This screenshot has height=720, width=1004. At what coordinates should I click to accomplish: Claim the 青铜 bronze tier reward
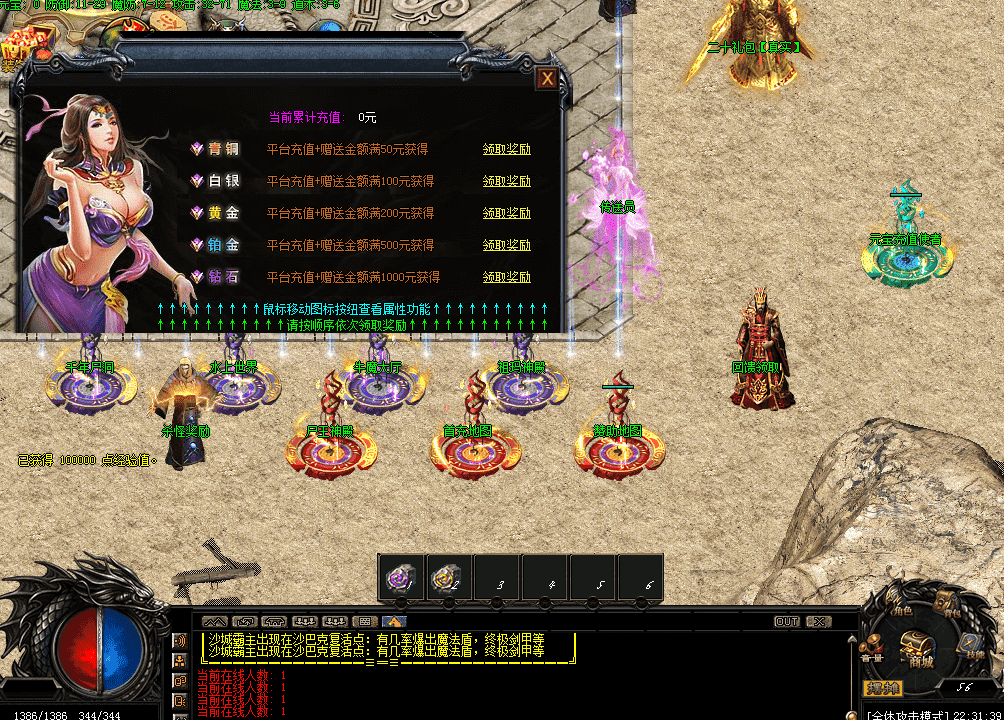click(506, 150)
